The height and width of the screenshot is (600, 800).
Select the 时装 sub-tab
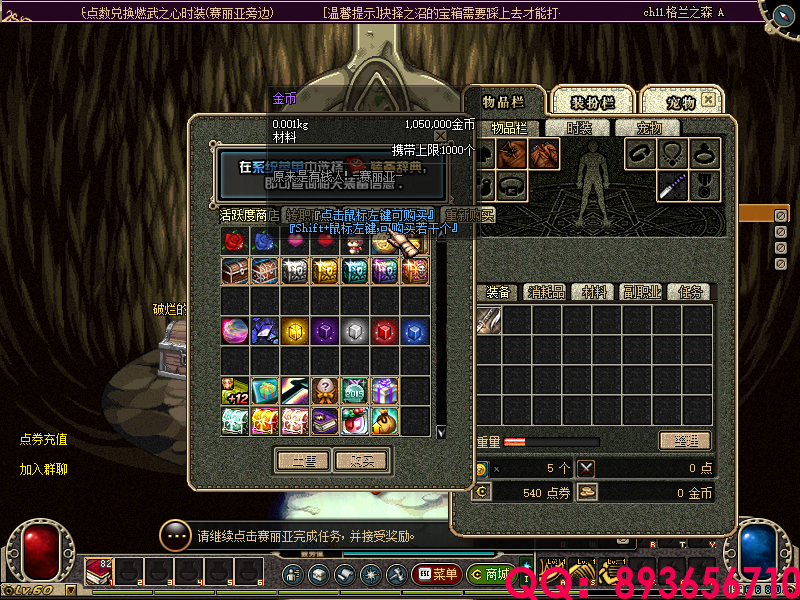[579, 128]
